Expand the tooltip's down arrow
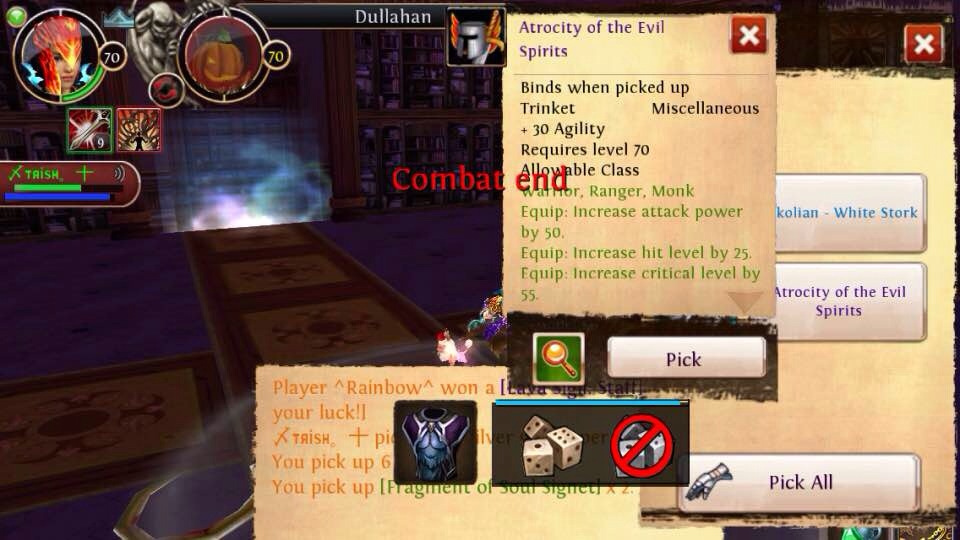The height and width of the screenshot is (540, 960). click(x=745, y=302)
